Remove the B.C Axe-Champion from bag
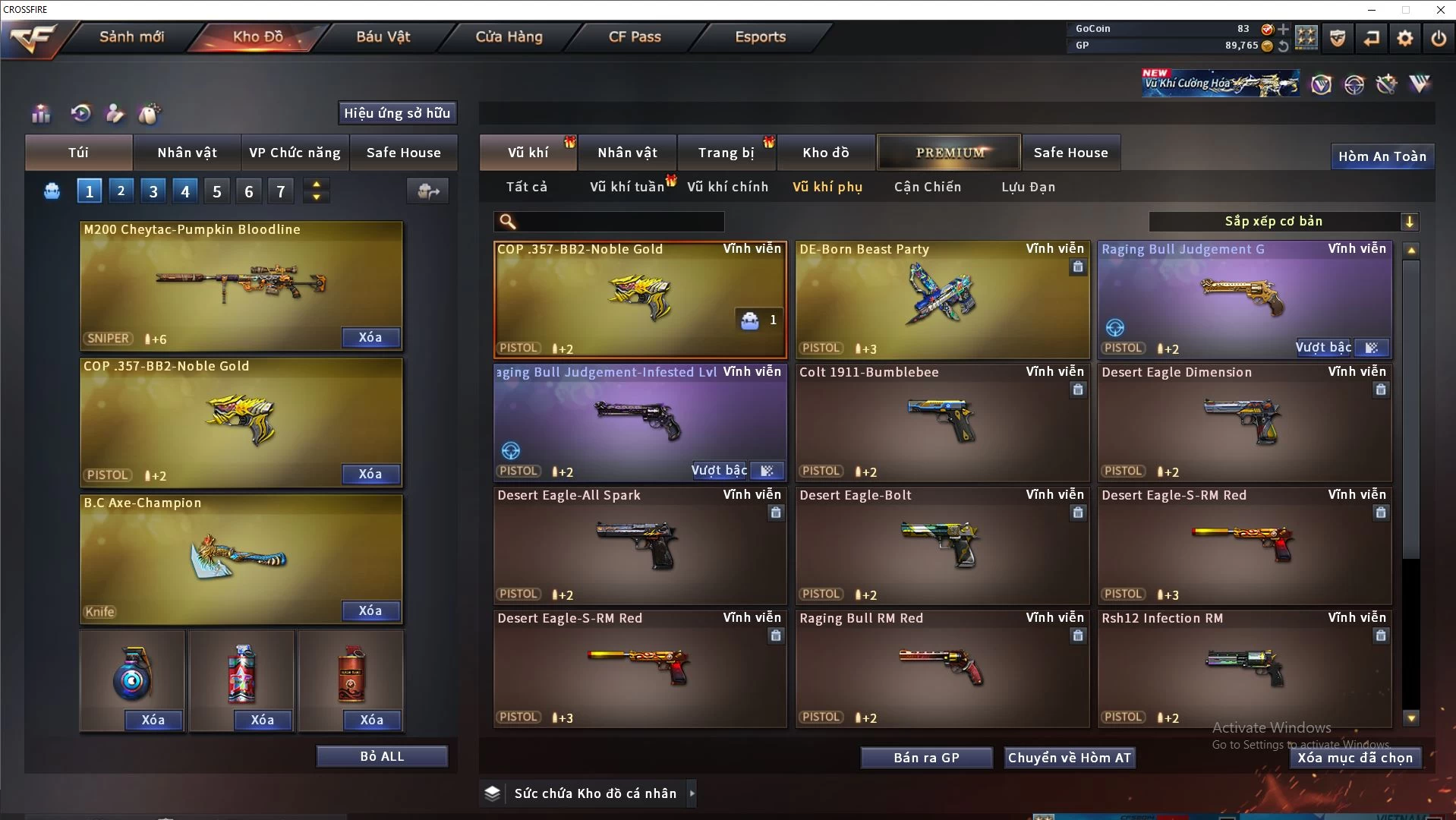The width and height of the screenshot is (1456, 820). click(370, 610)
